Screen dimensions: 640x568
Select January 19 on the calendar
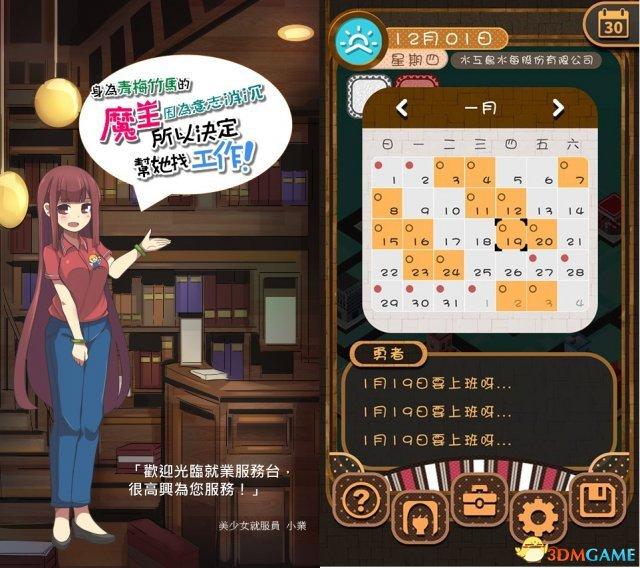pyautogui.click(x=512, y=240)
